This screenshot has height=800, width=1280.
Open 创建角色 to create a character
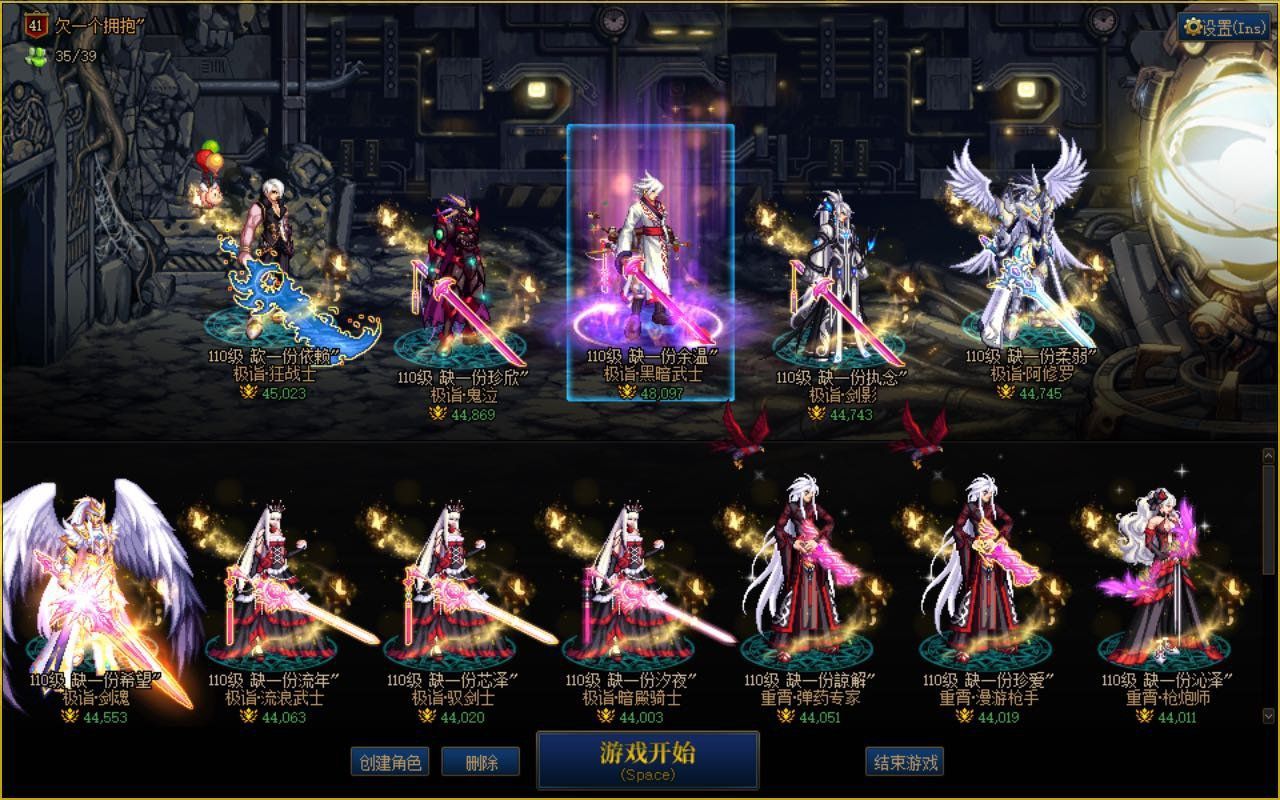[x=390, y=762]
